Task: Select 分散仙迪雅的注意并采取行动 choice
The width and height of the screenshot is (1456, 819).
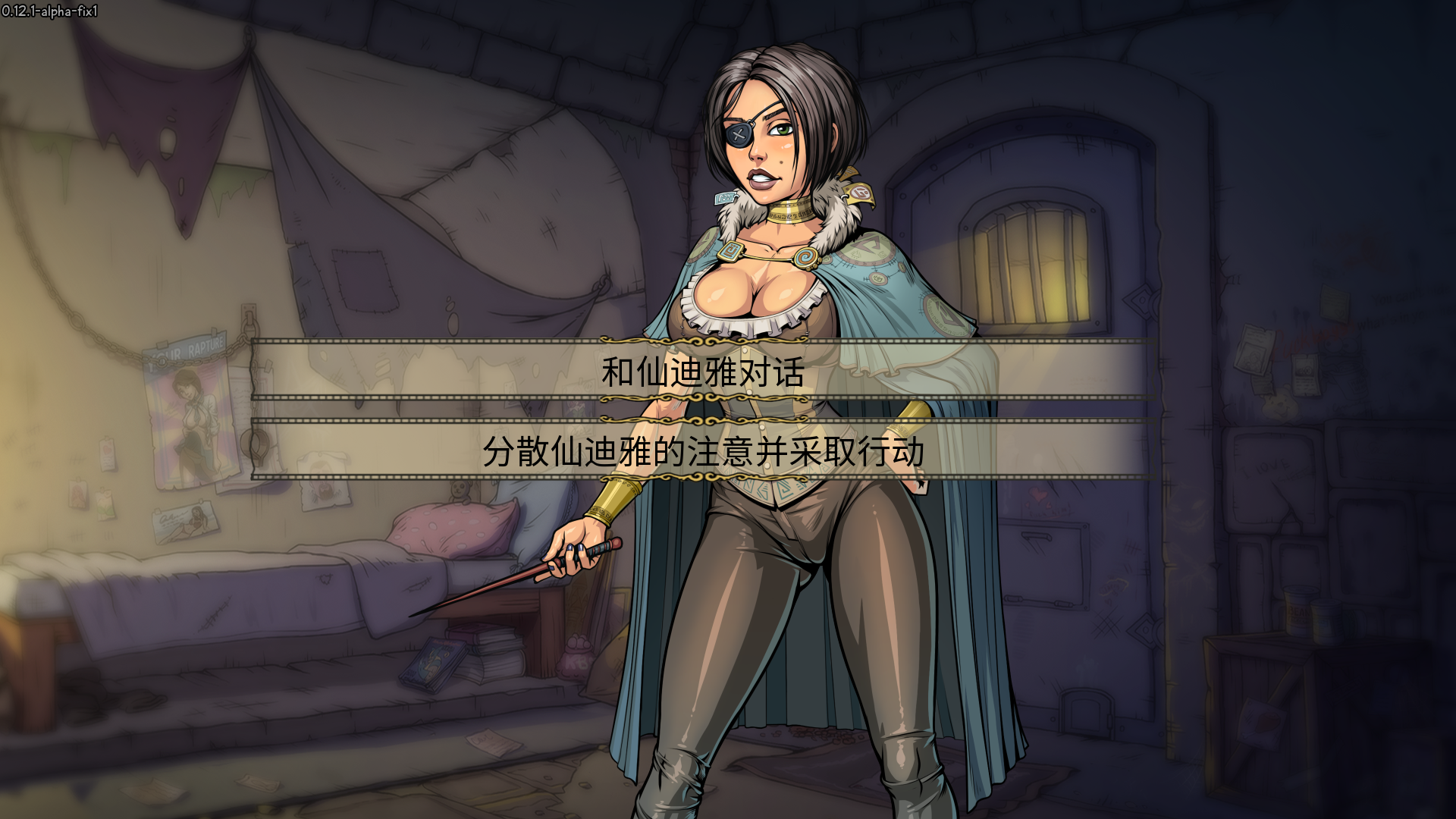Action: [x=703, y=451]
